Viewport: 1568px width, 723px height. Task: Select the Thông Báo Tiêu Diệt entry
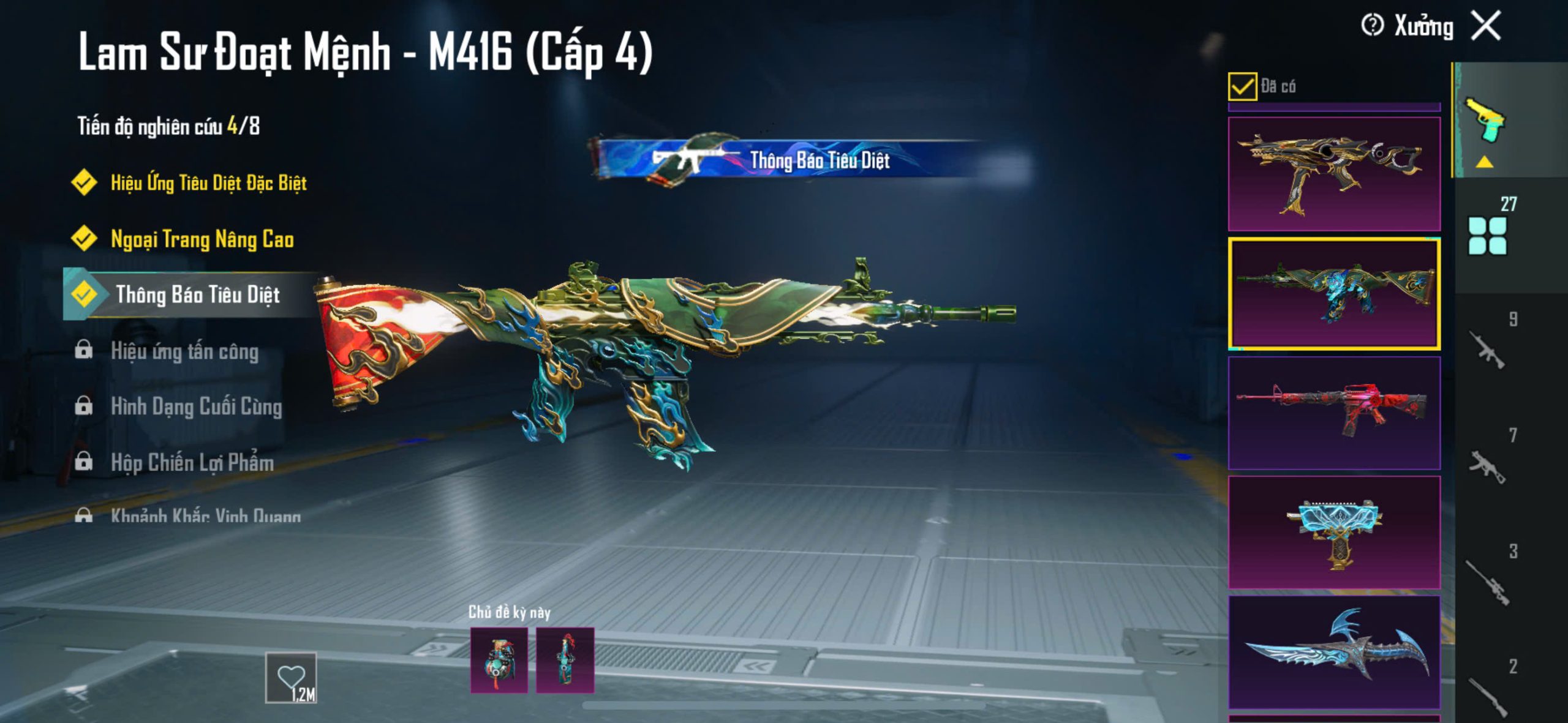pyautogui.click(x=197, y=294)
